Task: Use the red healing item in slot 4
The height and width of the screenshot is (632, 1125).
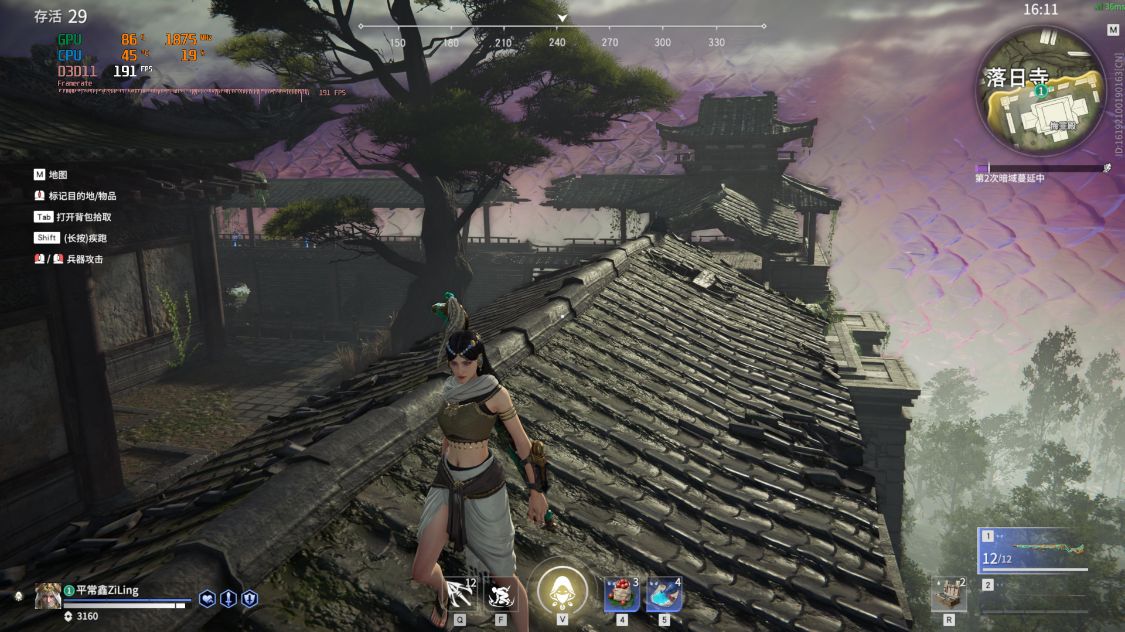Action: (x=621, y=595)
